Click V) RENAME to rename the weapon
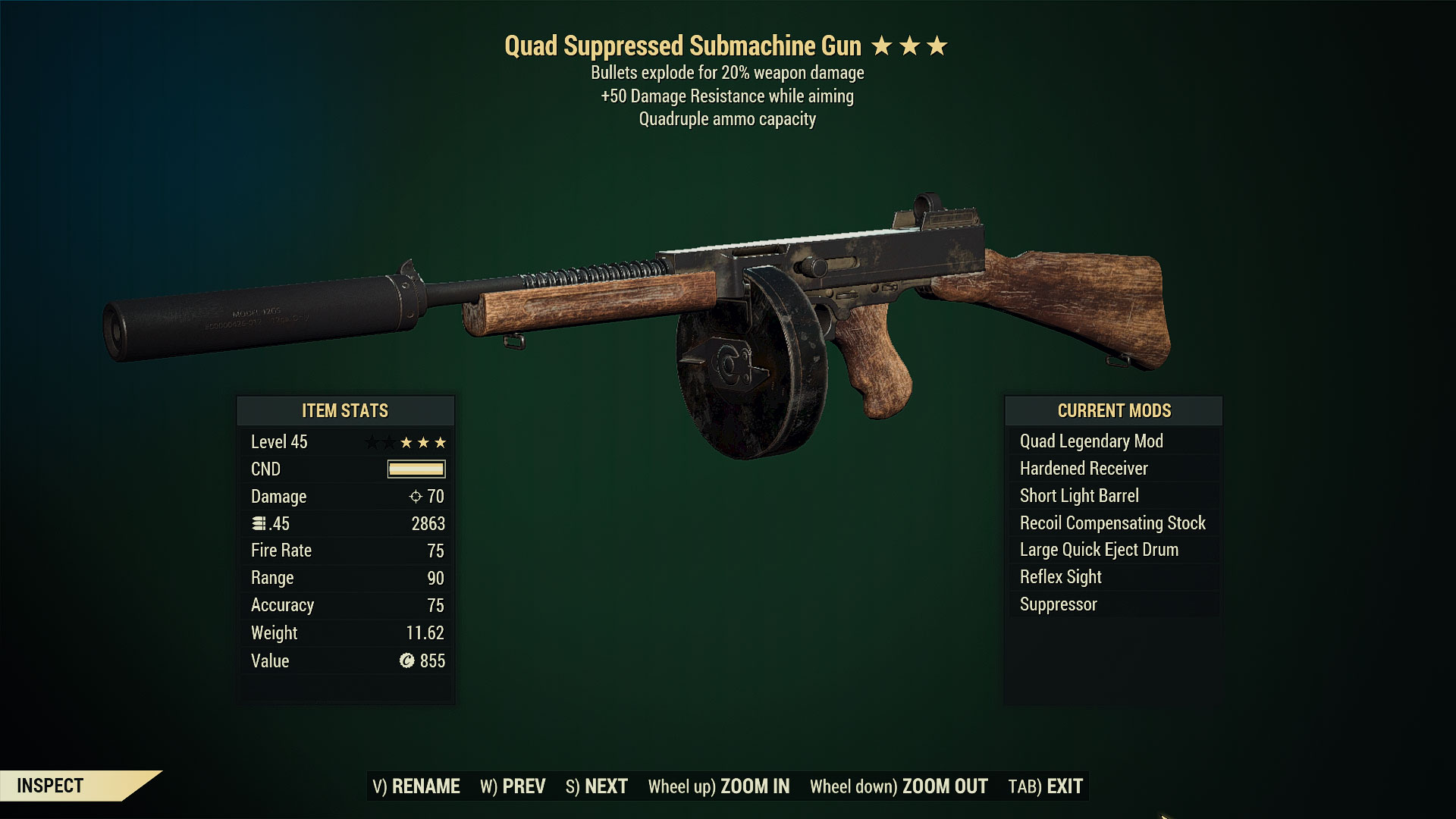This screenshot has width=1456, height=819. (416, 786)
